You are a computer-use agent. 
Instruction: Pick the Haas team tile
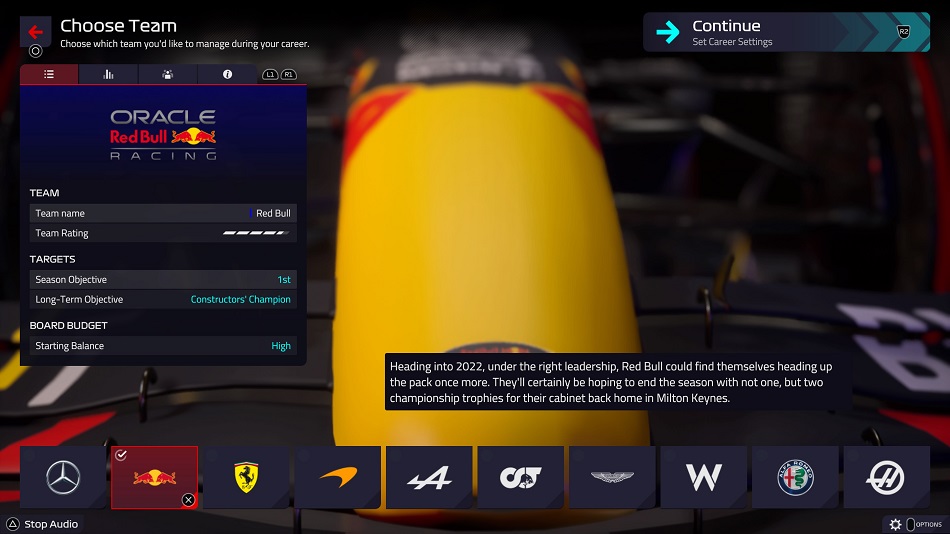pyautogui.click(x=886, y=477)
